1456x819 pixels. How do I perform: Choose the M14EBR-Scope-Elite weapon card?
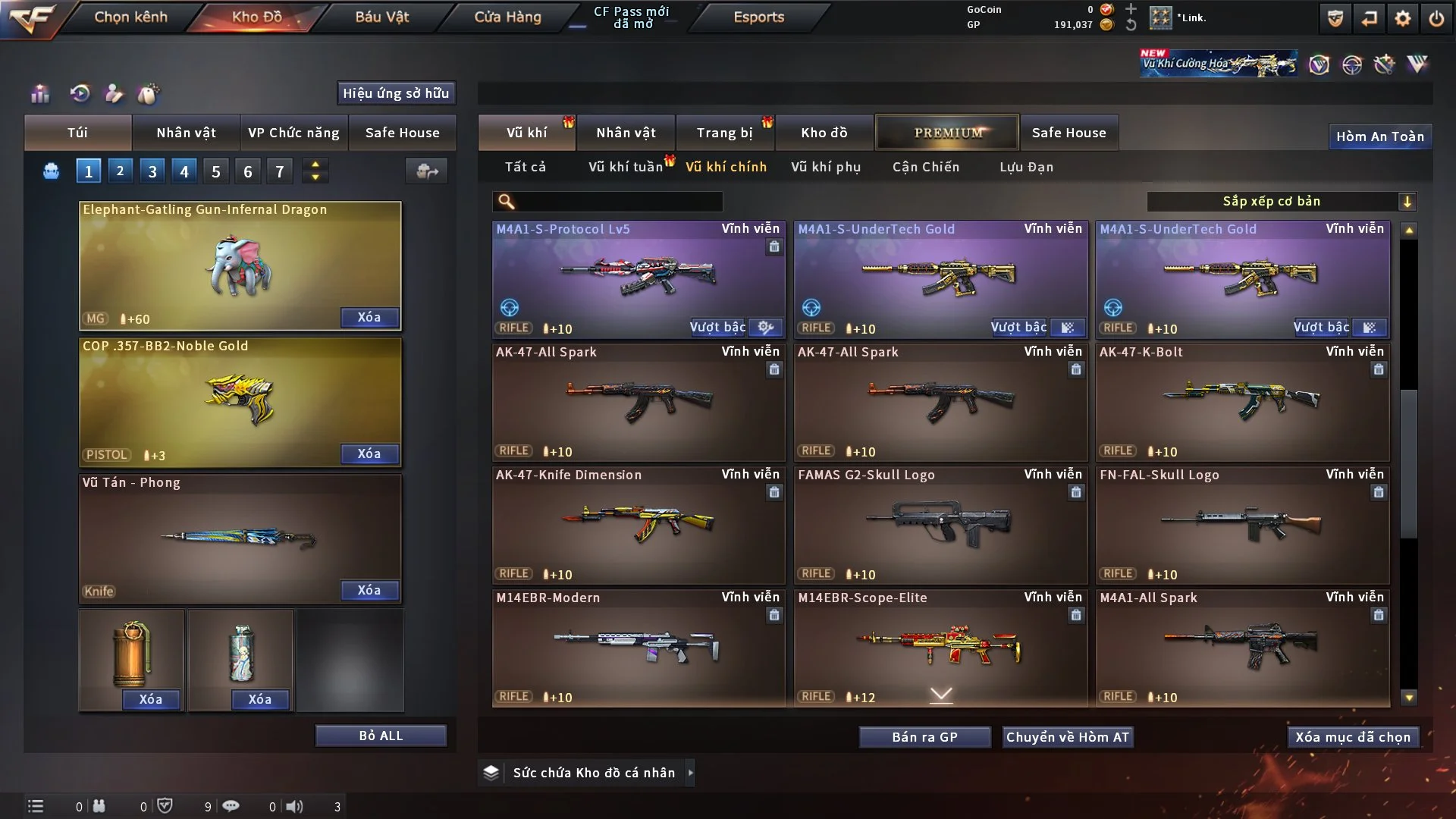(940, 648)
